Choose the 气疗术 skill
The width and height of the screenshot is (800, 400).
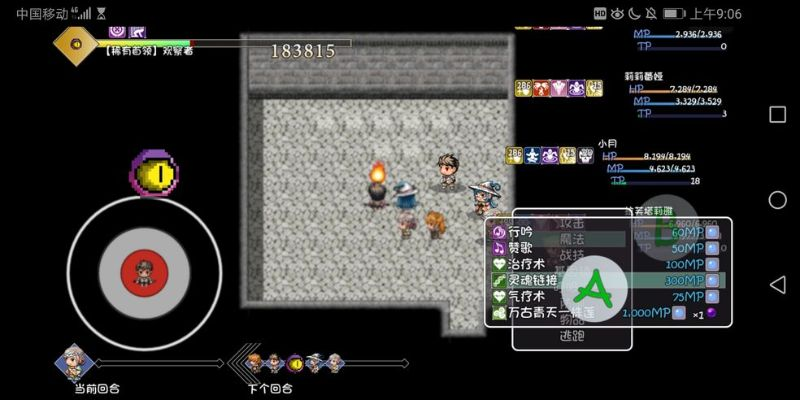click(526, 297)
